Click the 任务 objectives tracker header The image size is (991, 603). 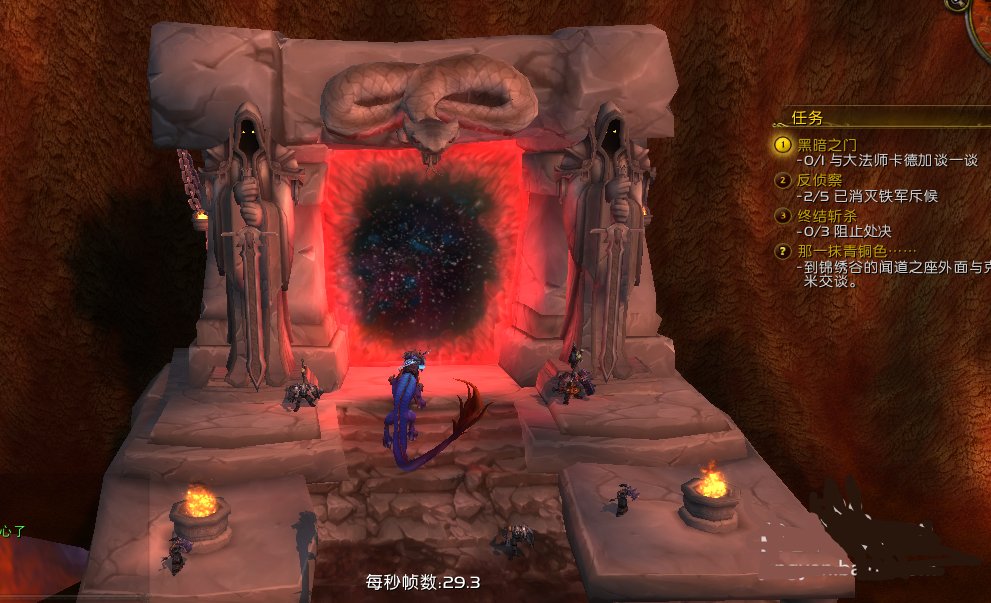pyautogui.click(x=808, y=117)
